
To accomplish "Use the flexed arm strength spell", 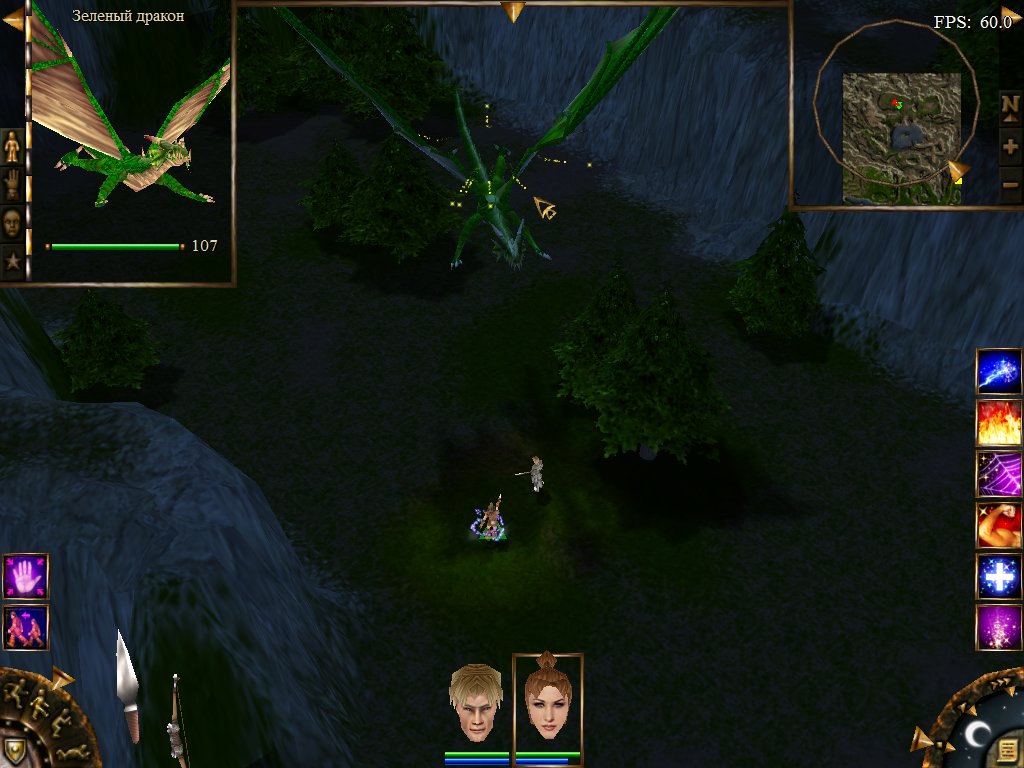I will (998, 525).
